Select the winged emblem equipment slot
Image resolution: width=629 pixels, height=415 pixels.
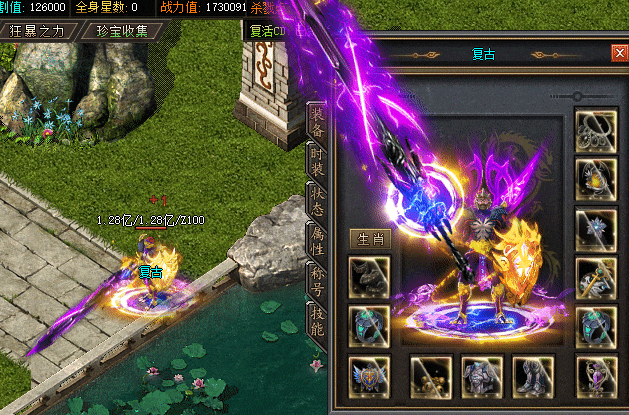coord(369,375)
